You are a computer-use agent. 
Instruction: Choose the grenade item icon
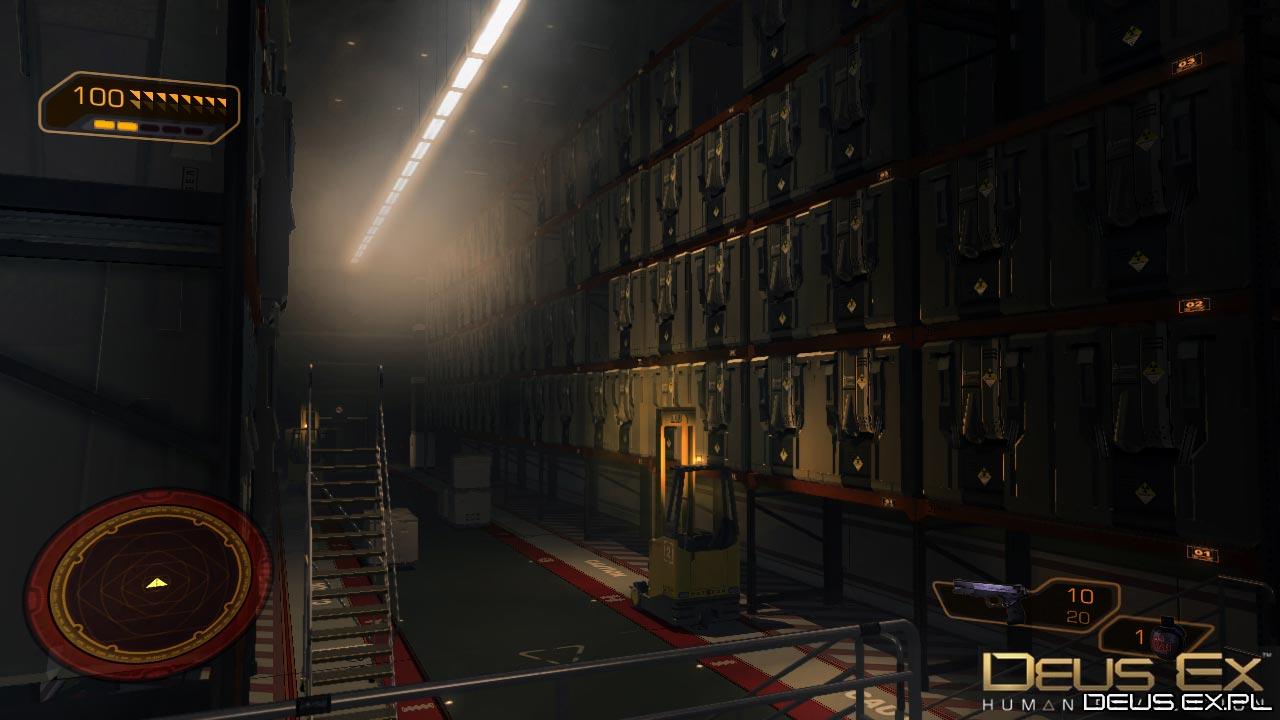1162,636
